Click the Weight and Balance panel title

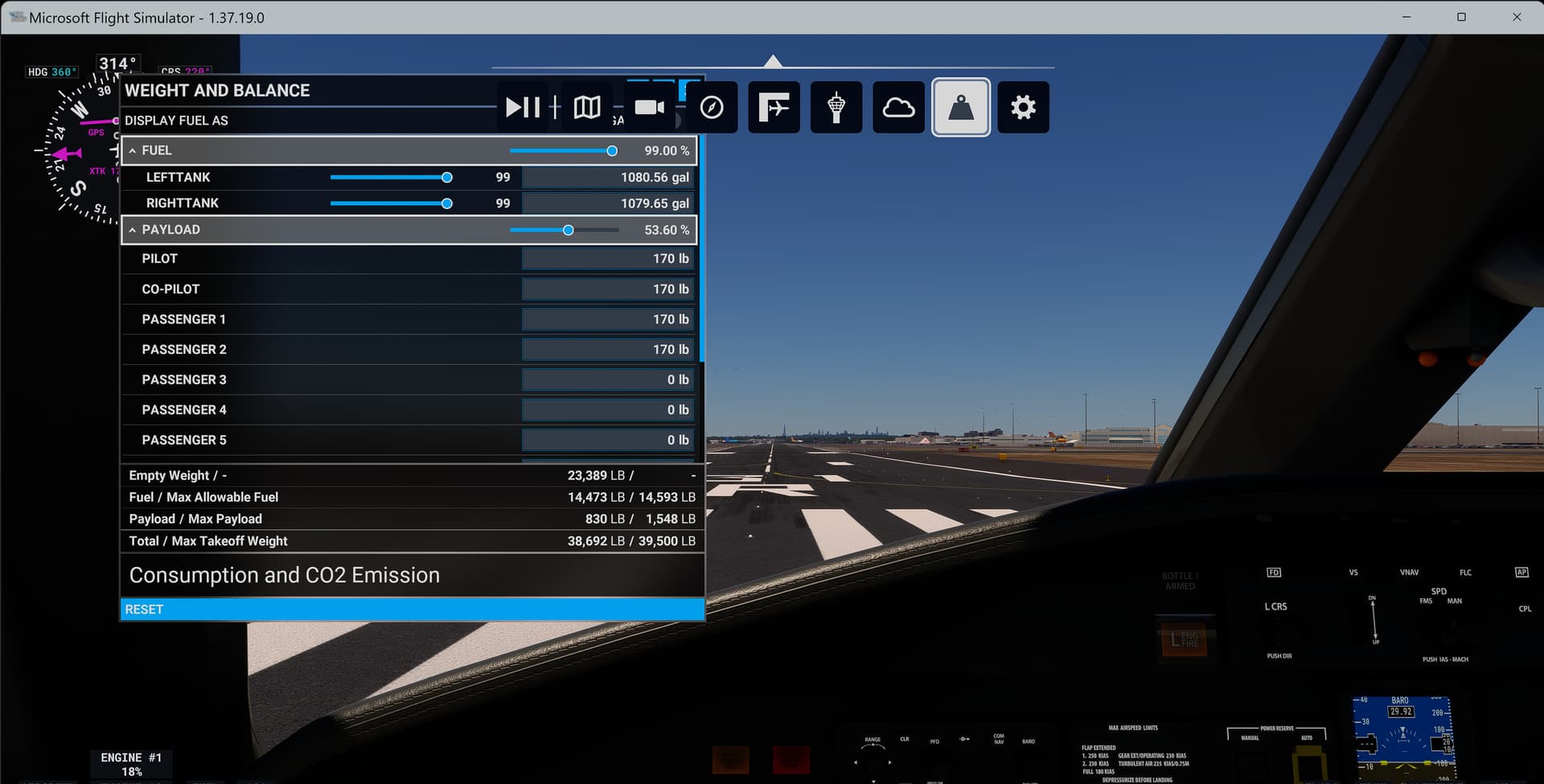pos(217,90)
